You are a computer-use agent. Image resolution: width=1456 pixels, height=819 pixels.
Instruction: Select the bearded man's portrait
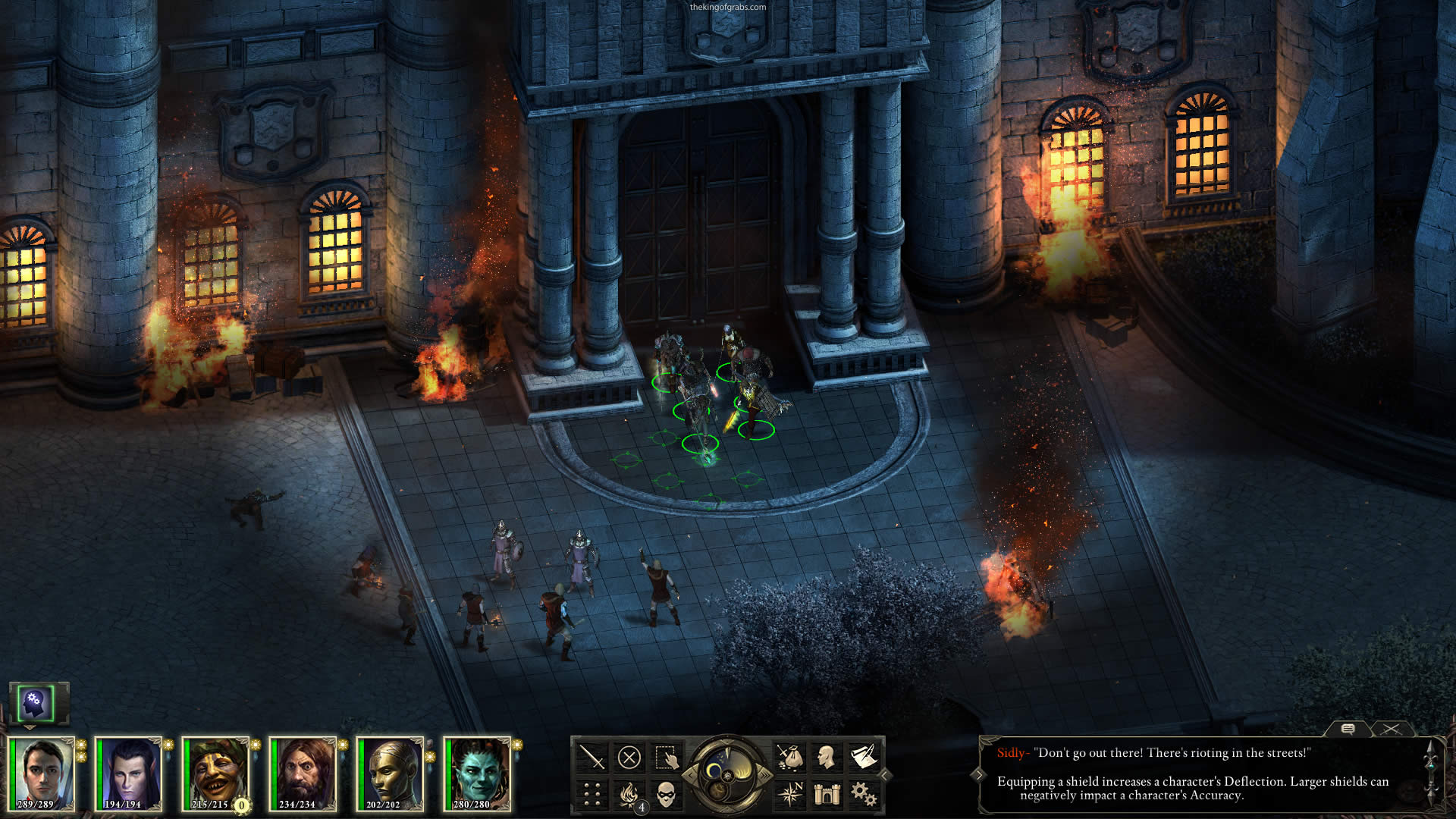303,773
